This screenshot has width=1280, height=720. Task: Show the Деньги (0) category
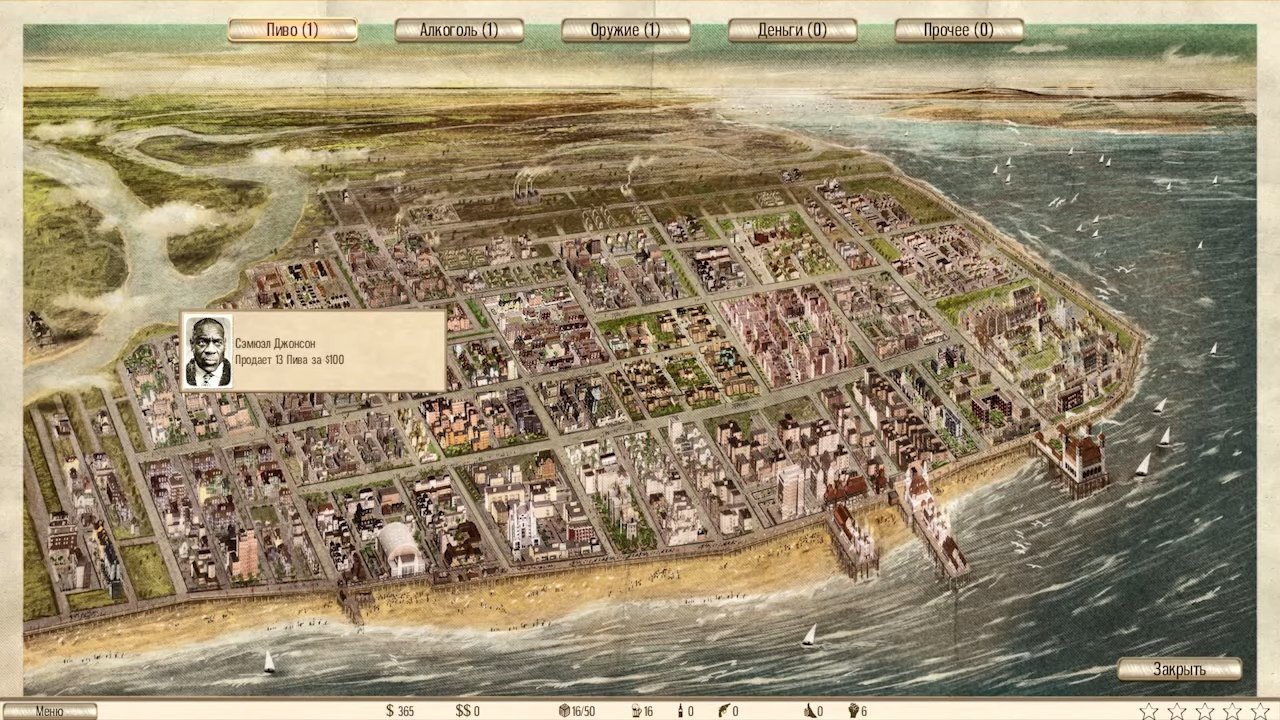pos(792,30)
